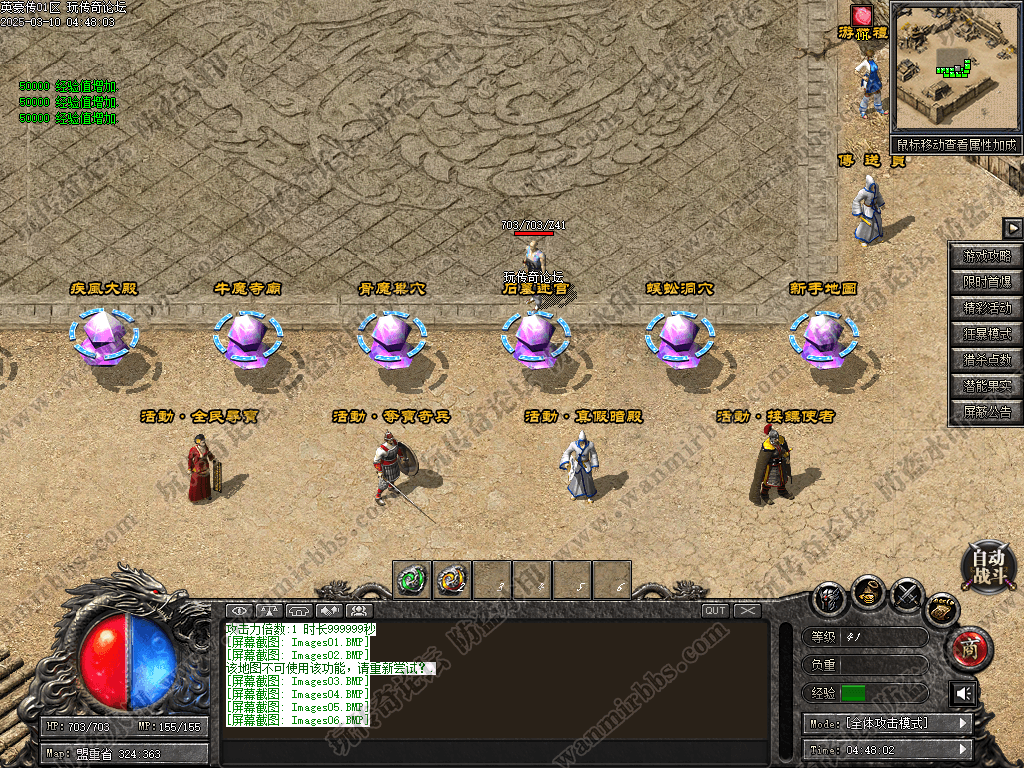This screenshot has height=768, width=1024.
Task: Select the 限时首爆 menu entry
Action: coord(987,282)
